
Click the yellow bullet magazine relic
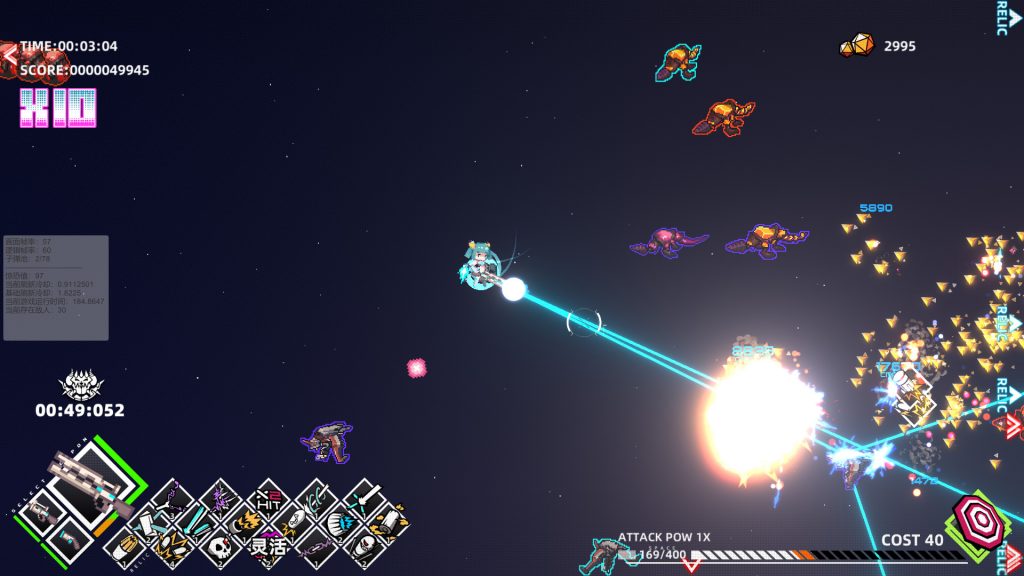tap(124, 546)
